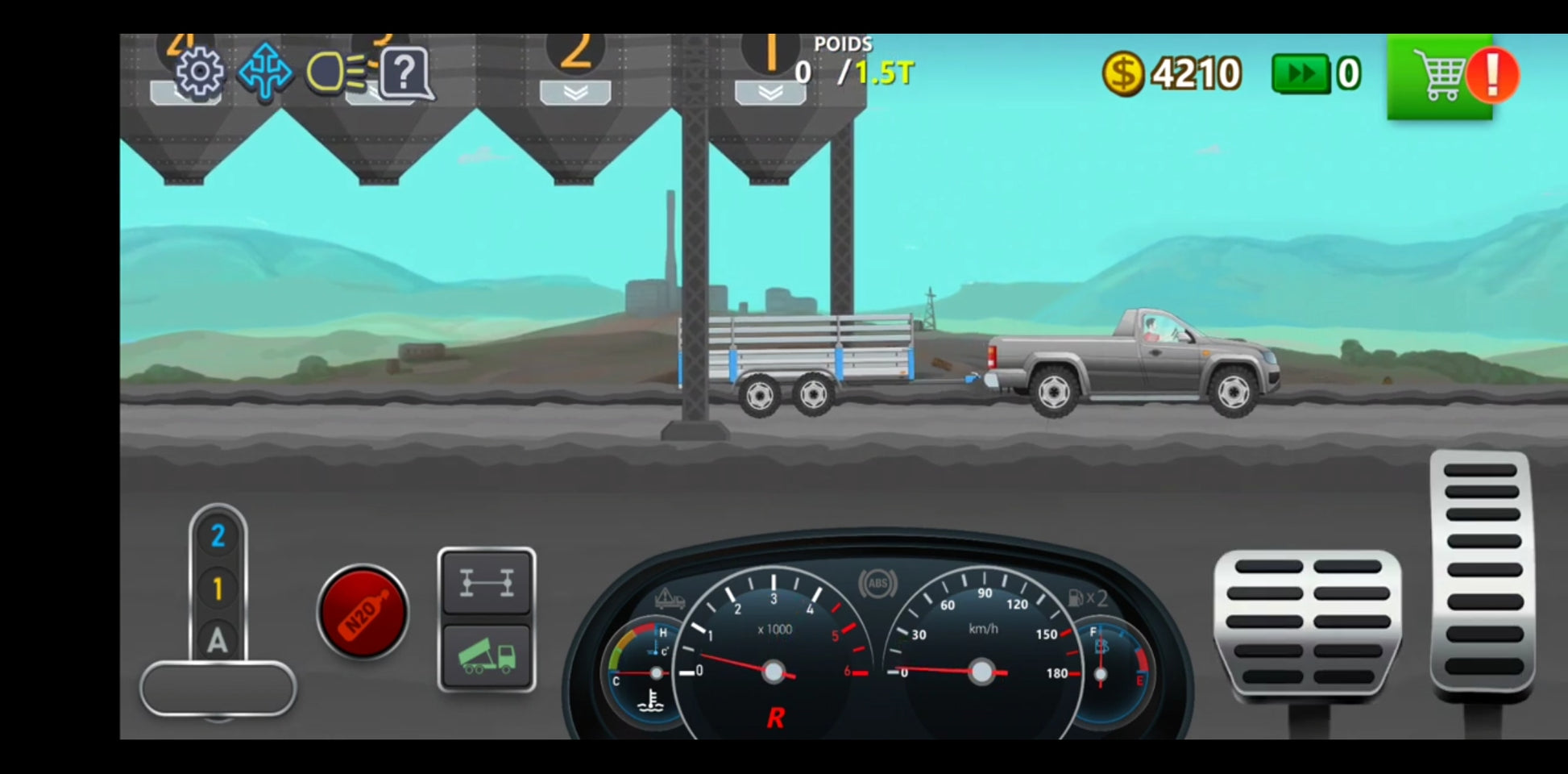Open the question mark help button

[x=405, y=73]
